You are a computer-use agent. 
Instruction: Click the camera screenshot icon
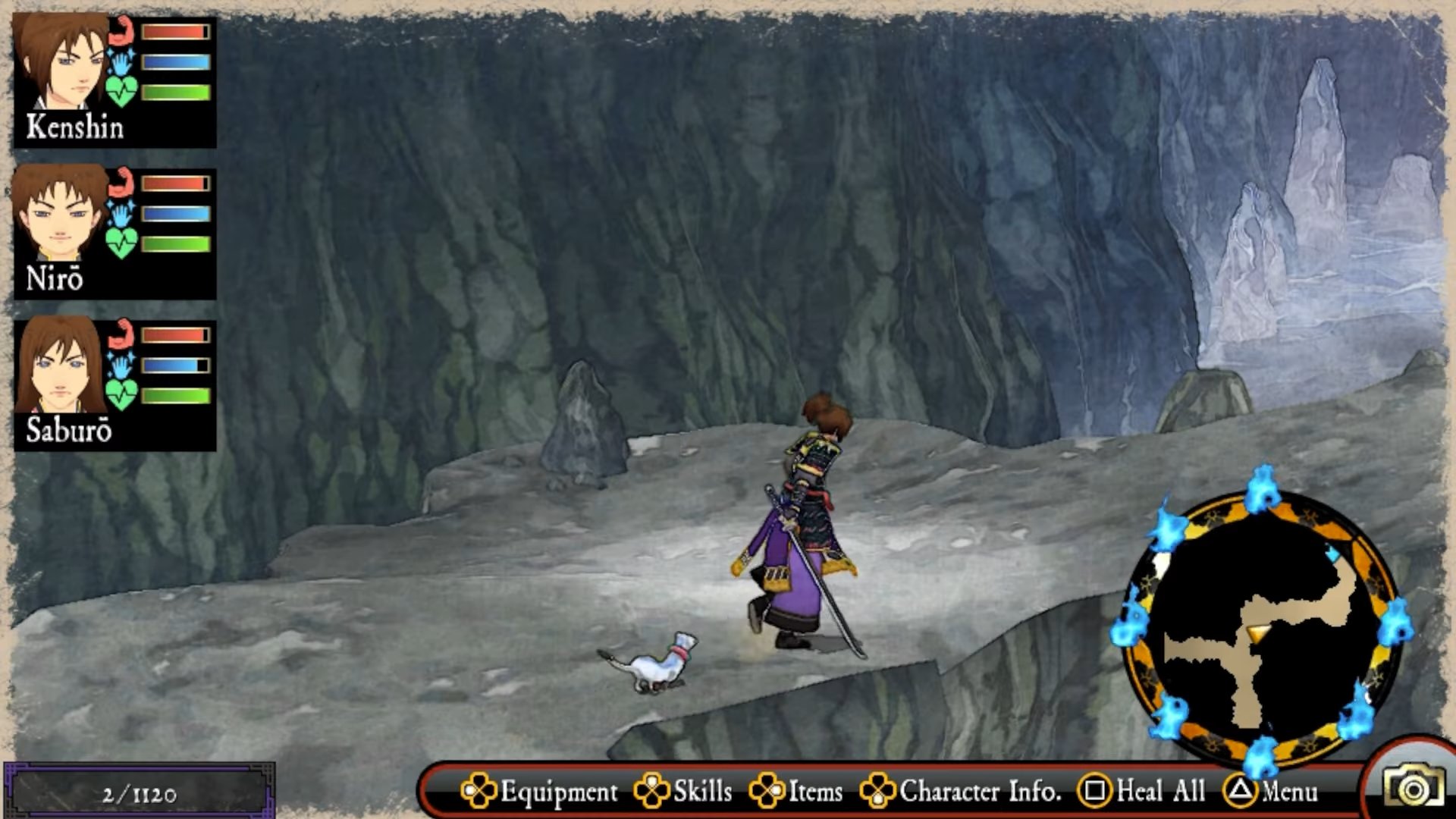coord(1413,788)
